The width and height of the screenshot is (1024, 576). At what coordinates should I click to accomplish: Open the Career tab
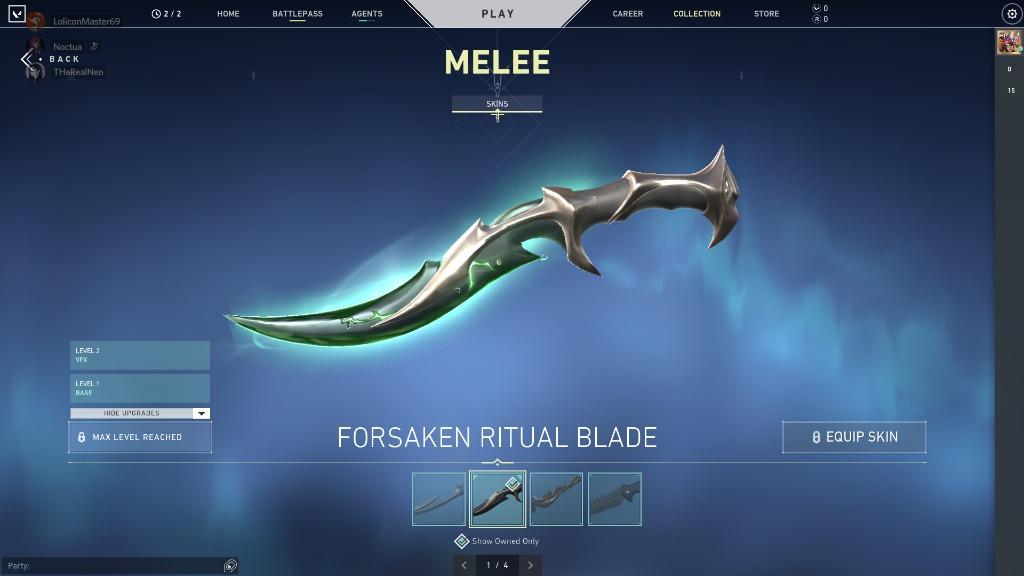tap(628, 14)
